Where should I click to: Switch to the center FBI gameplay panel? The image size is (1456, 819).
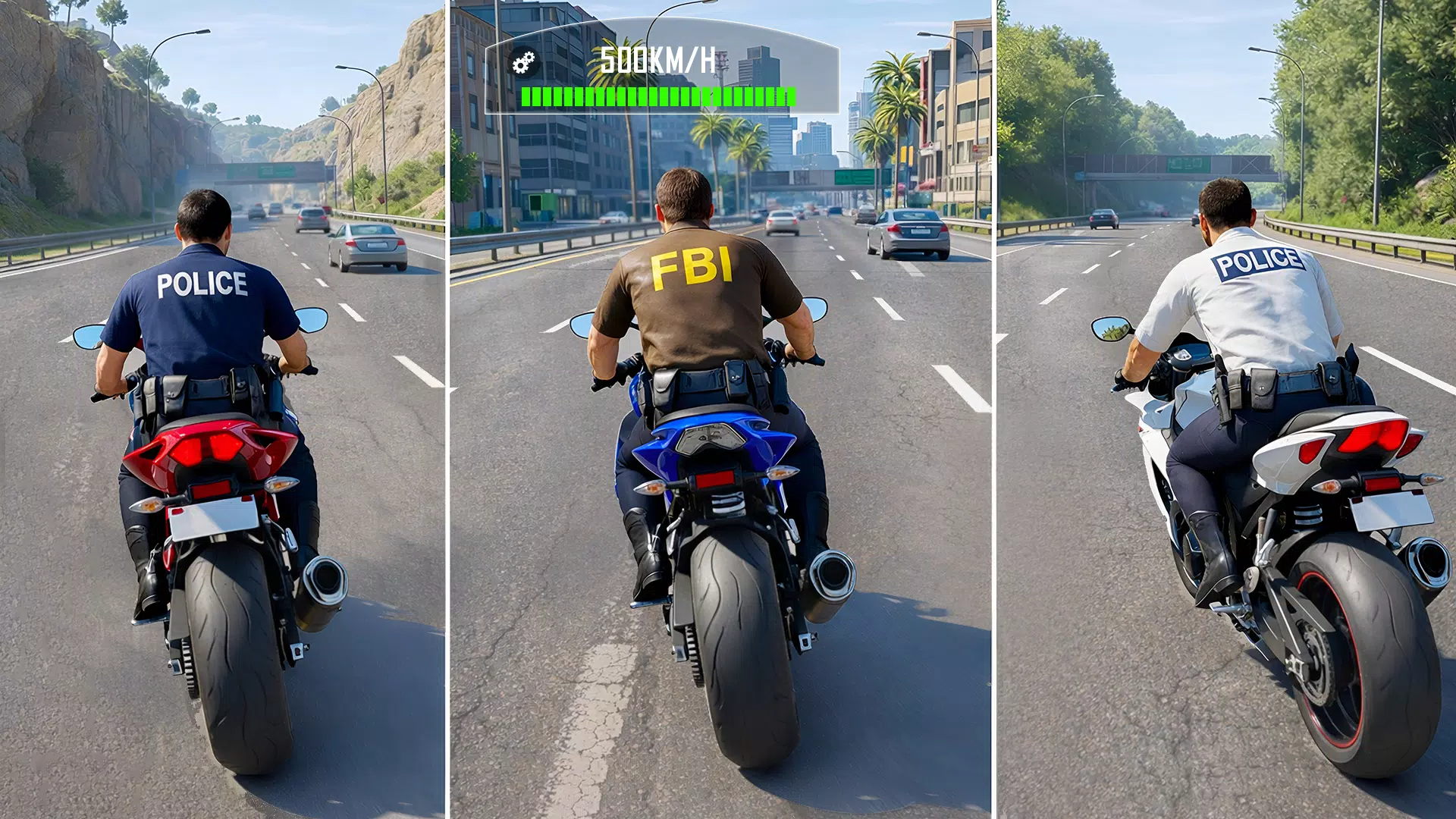(728, 409)
